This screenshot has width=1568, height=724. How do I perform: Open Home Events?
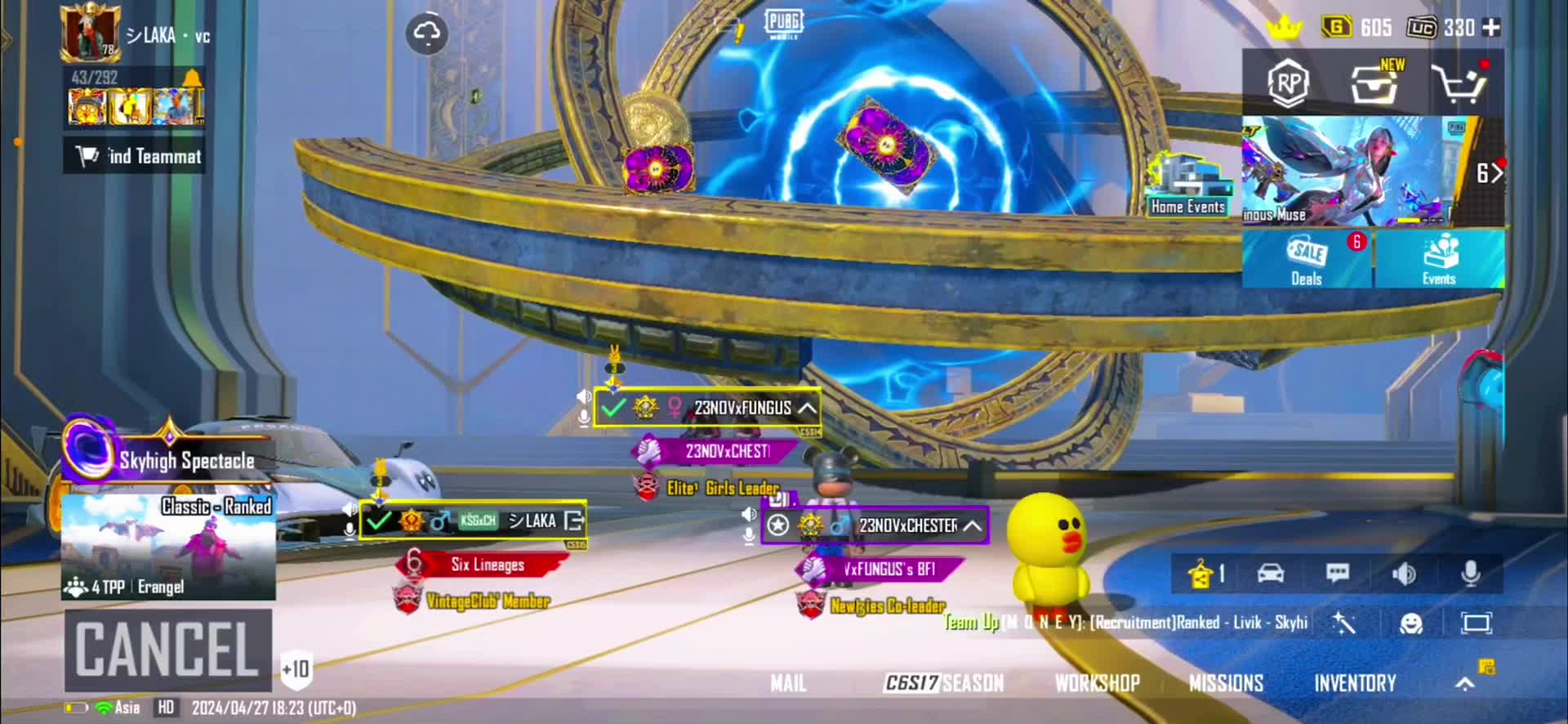pos(1187,186)
